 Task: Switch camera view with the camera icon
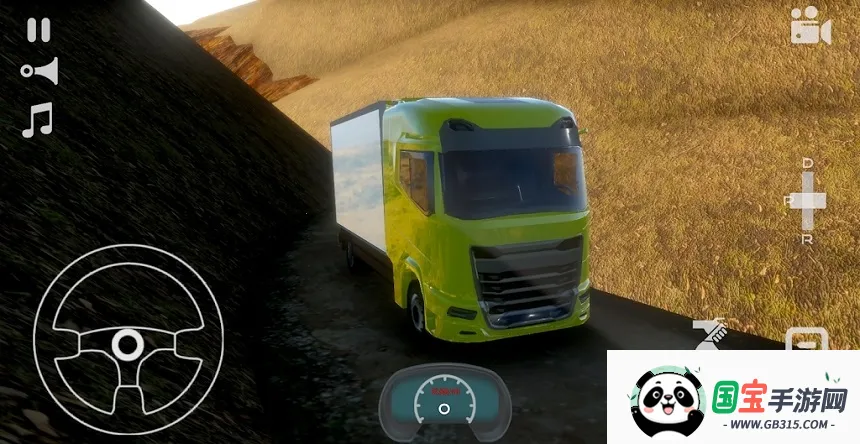click(810, 27)
